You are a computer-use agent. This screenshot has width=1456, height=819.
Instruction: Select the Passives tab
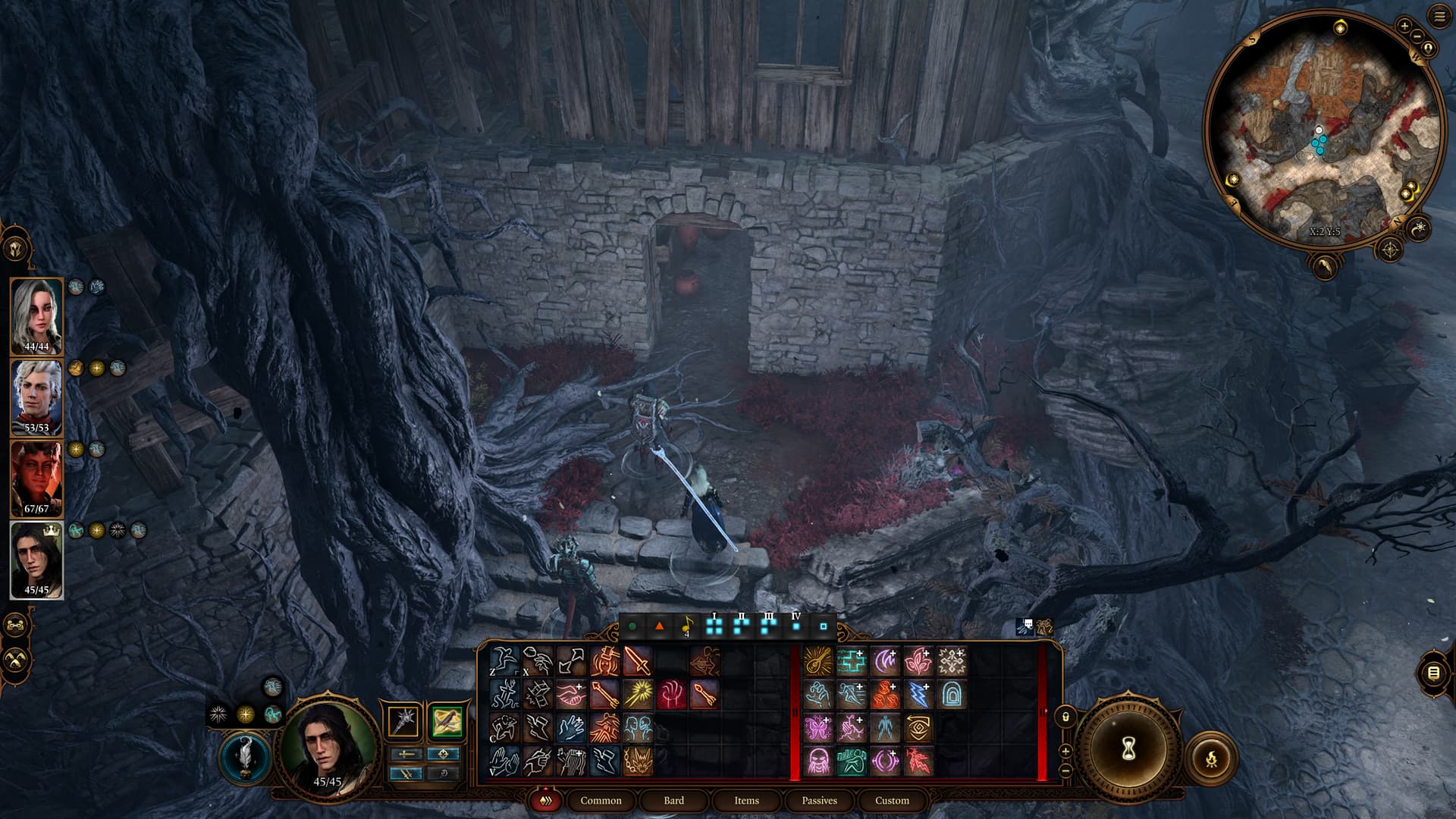pos(819,800)
